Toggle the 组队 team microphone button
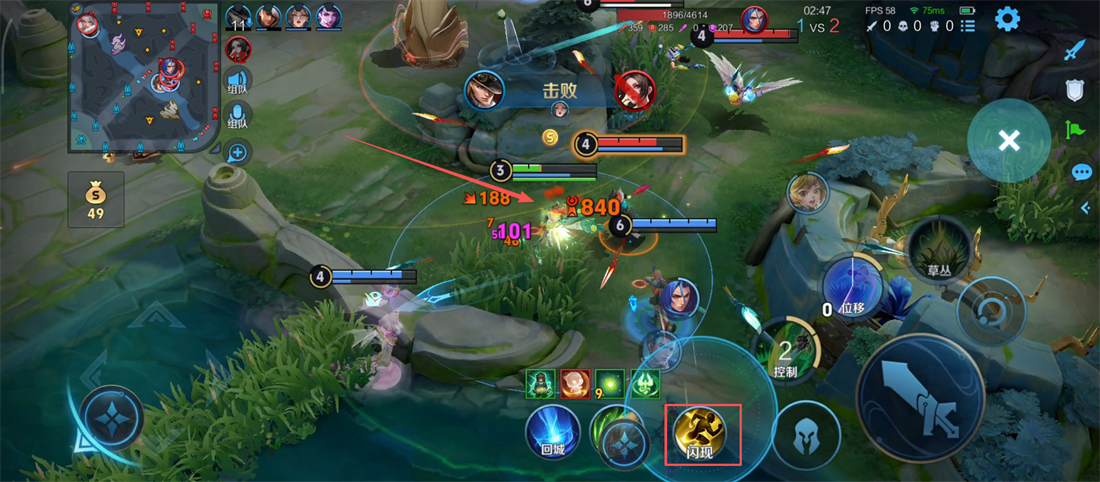 coord(238,115)
